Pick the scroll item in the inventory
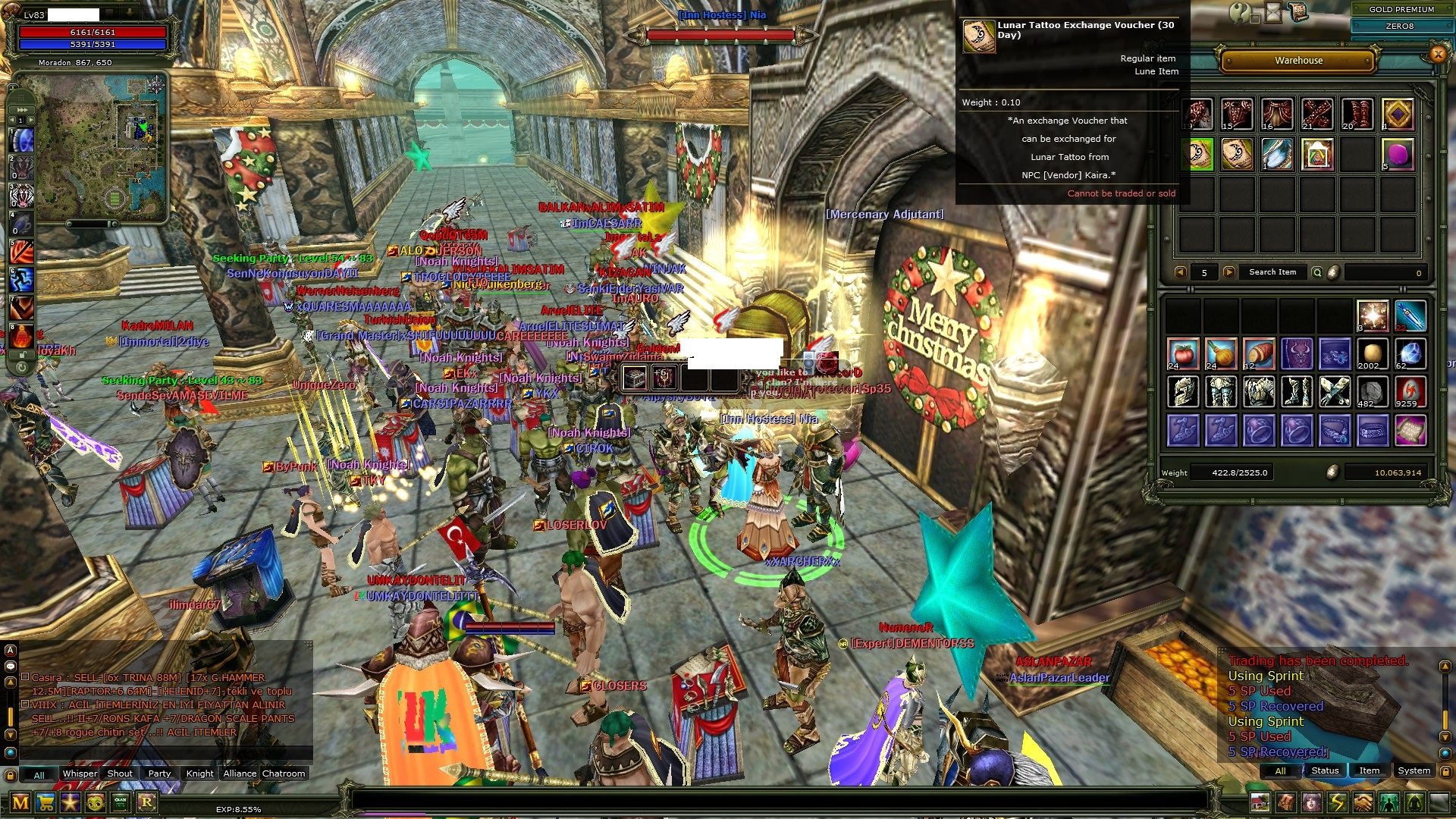The image size is (1456, 819). click(1410, 431)
